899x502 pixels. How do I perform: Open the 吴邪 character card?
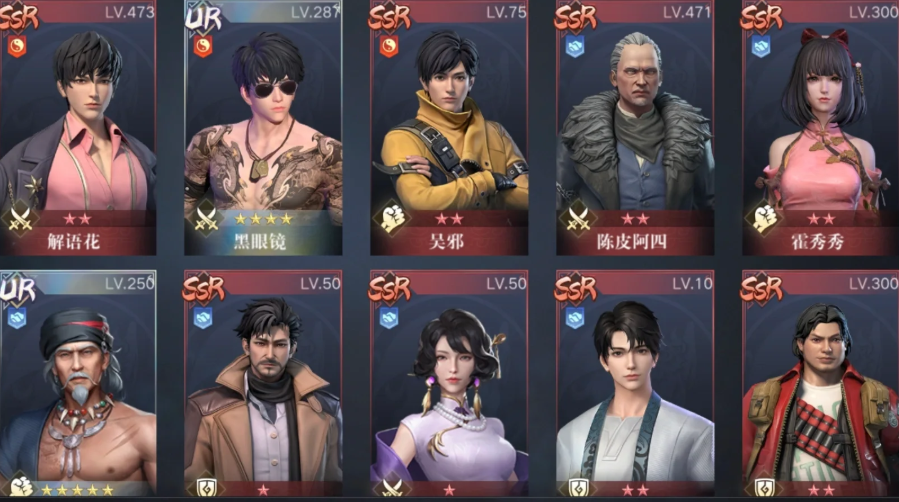(x=449, y=130)
